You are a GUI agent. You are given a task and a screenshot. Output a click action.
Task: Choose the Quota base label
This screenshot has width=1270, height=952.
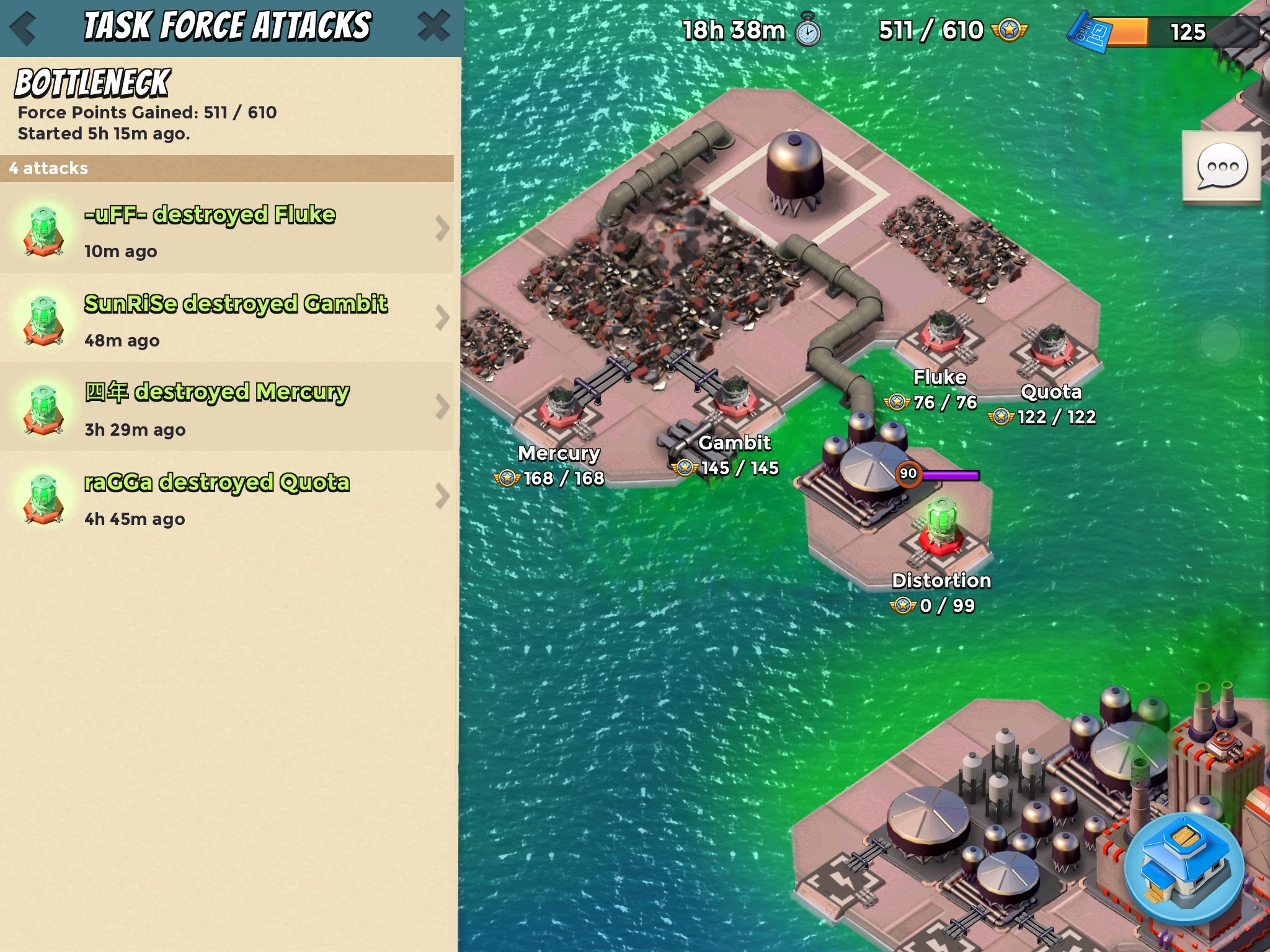pos(1051,392)
